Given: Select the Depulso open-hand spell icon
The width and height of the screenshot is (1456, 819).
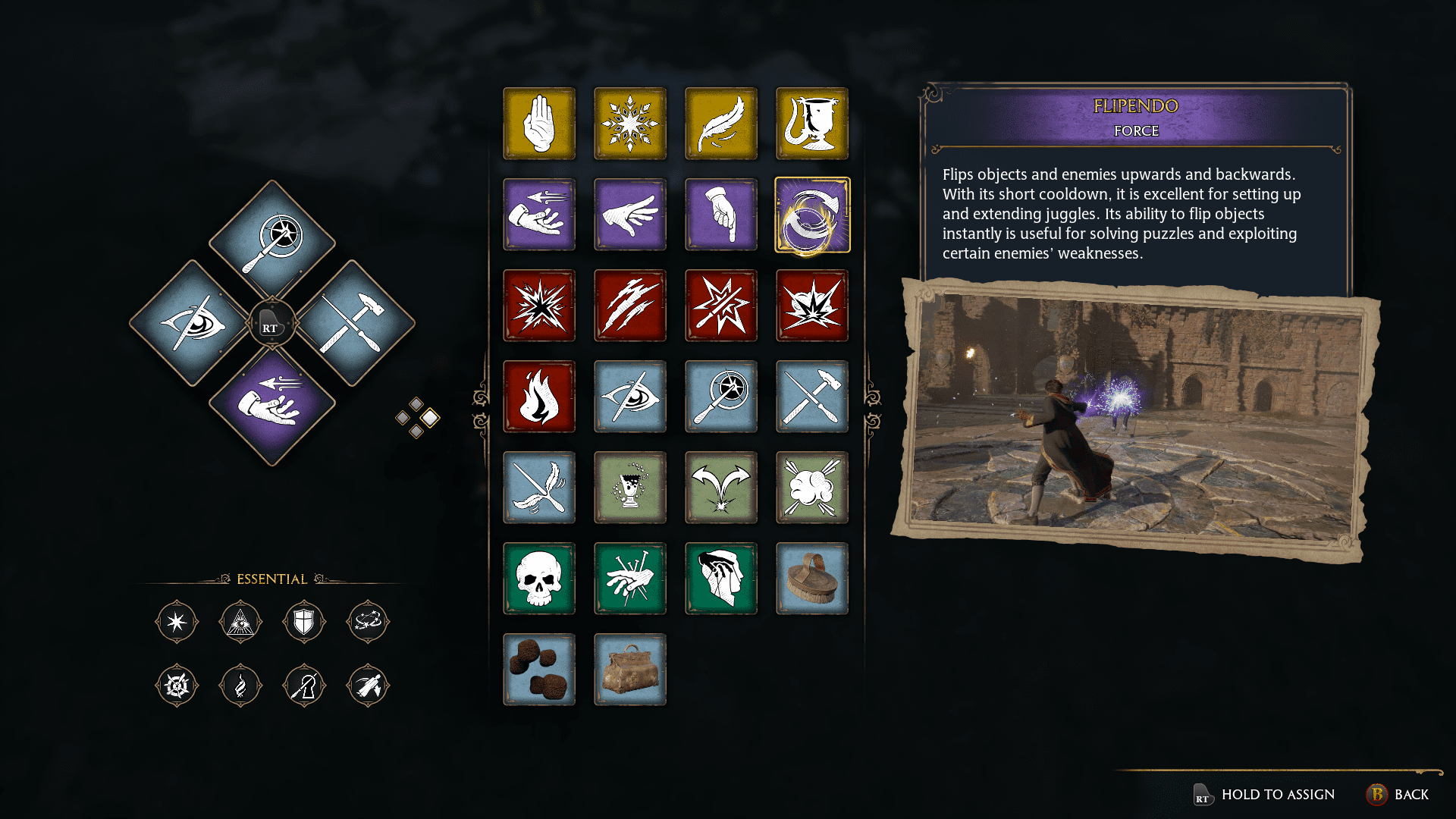Looking at the screenshot, I should tap(630, 215).
